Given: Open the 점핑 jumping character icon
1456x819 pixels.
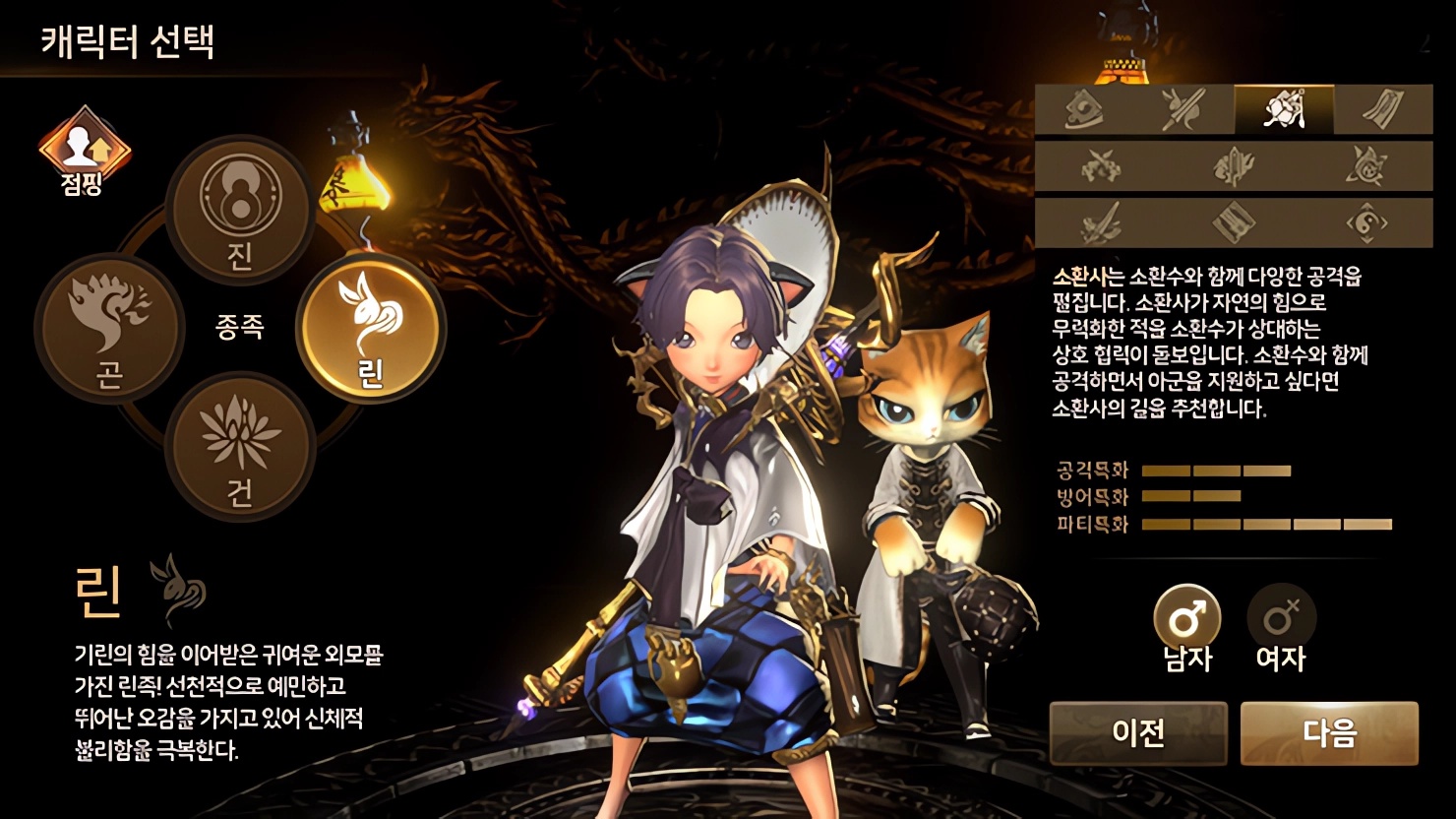Looking at the screenshot, I should [x=84, y=151].
